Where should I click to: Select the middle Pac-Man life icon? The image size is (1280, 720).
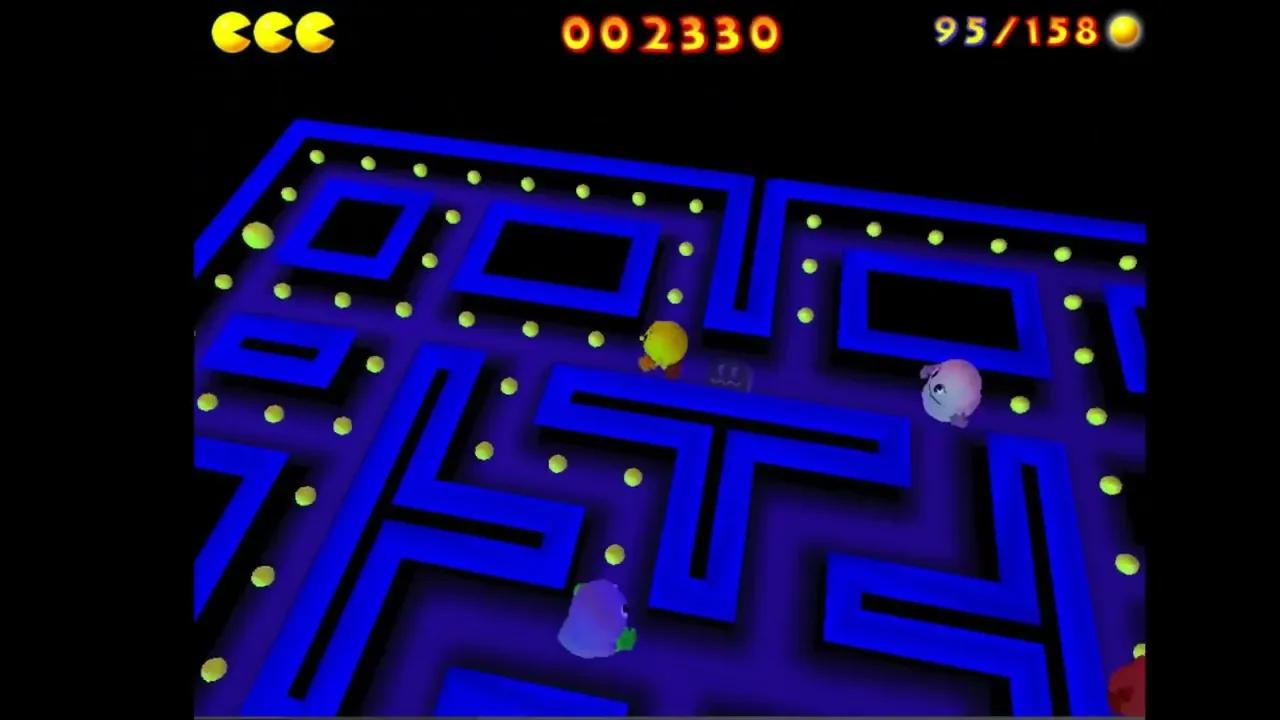pos(272,31)
